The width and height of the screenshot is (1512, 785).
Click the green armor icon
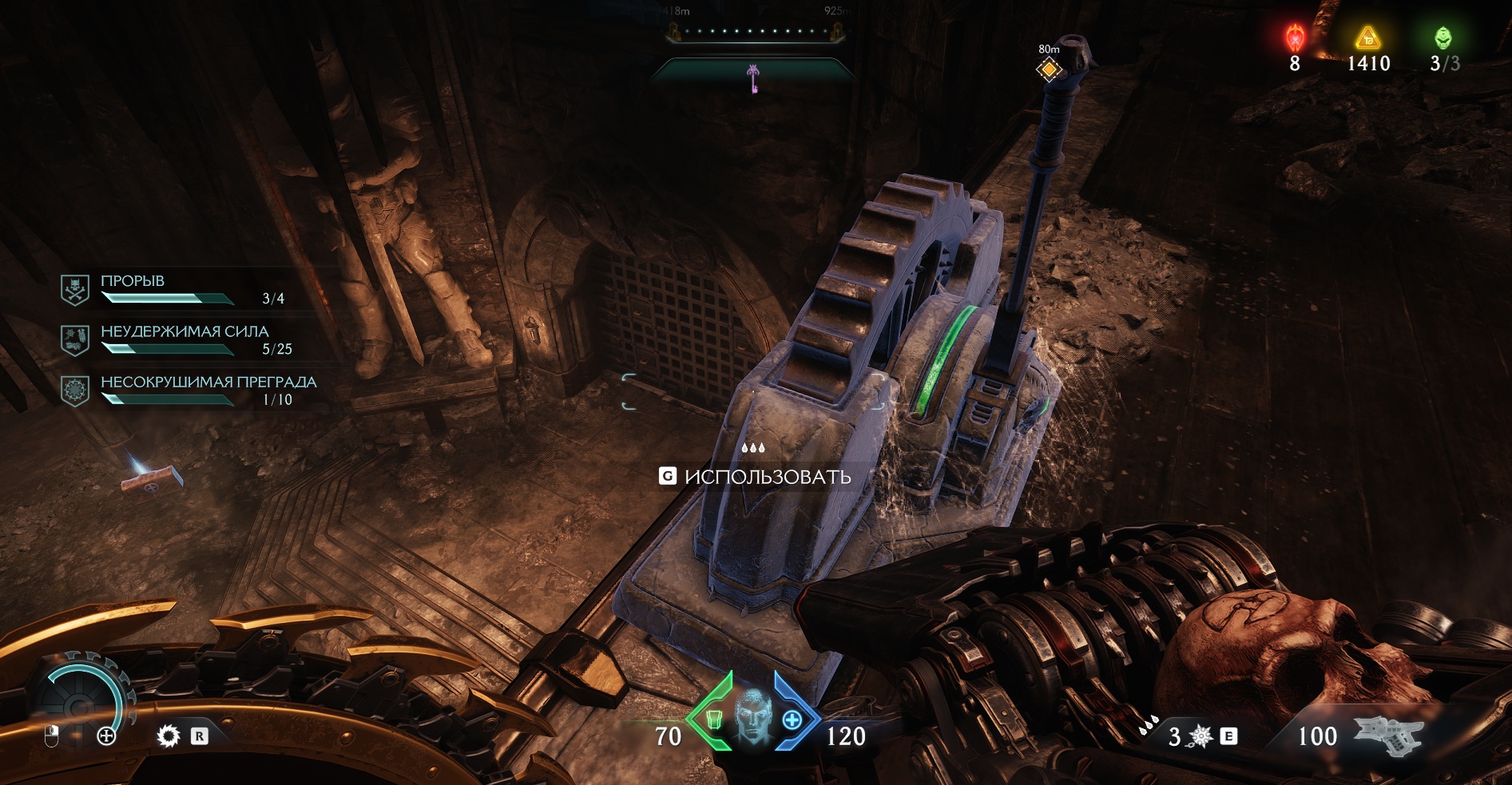(714, 720)
